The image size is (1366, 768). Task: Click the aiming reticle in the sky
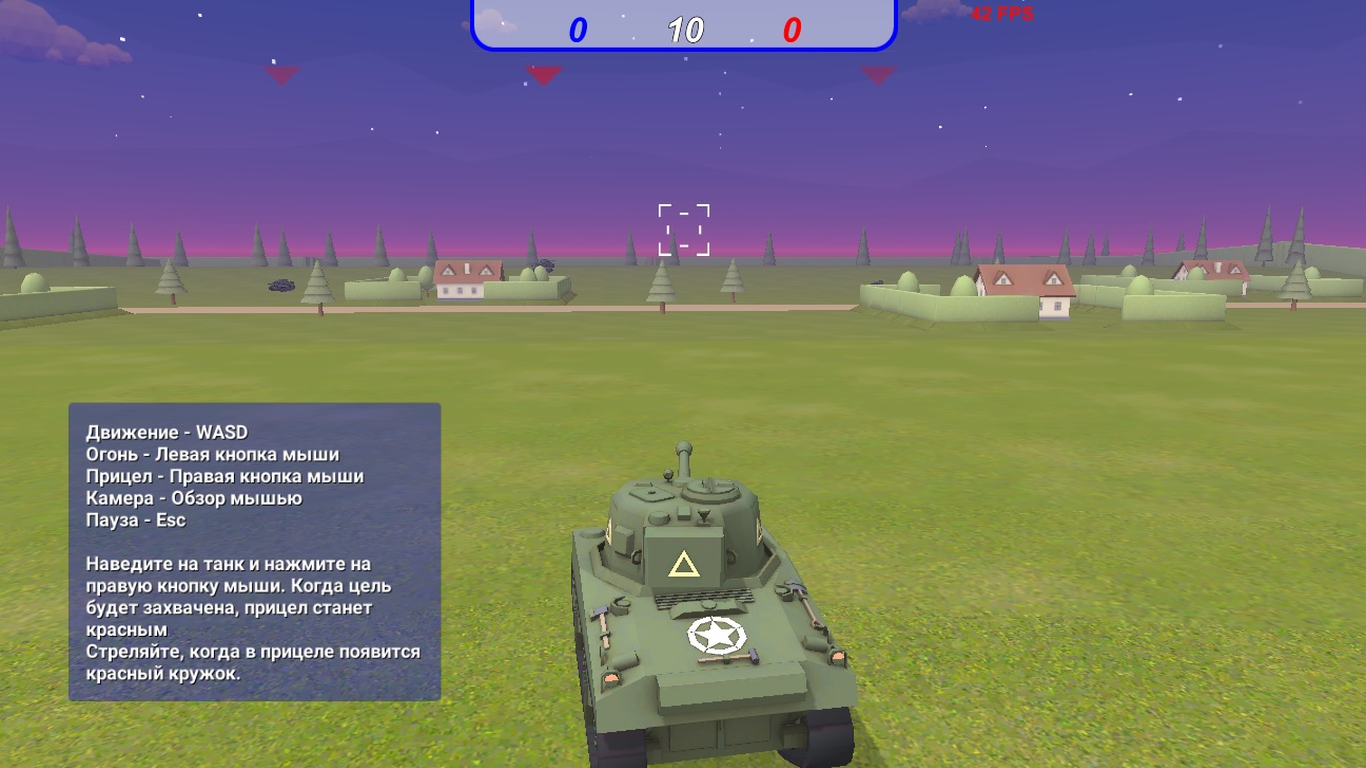tap(681, 228)
